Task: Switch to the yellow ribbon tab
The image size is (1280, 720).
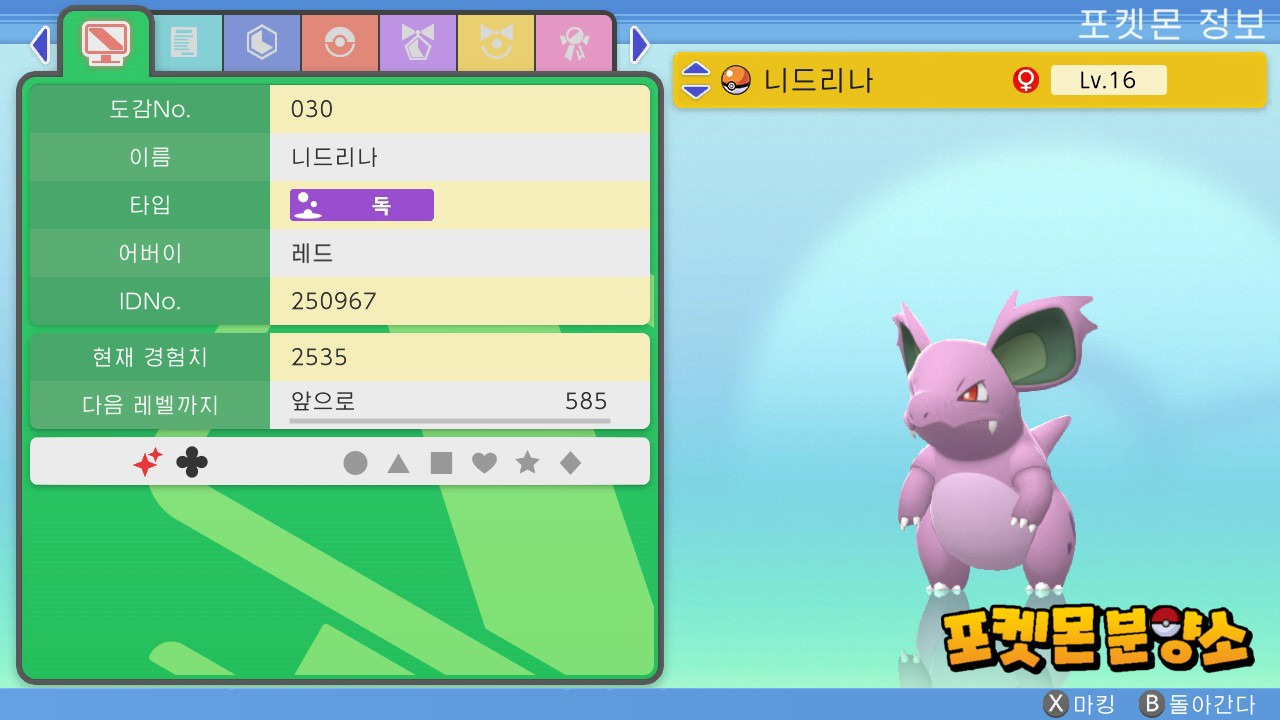Action: (495, 42)
